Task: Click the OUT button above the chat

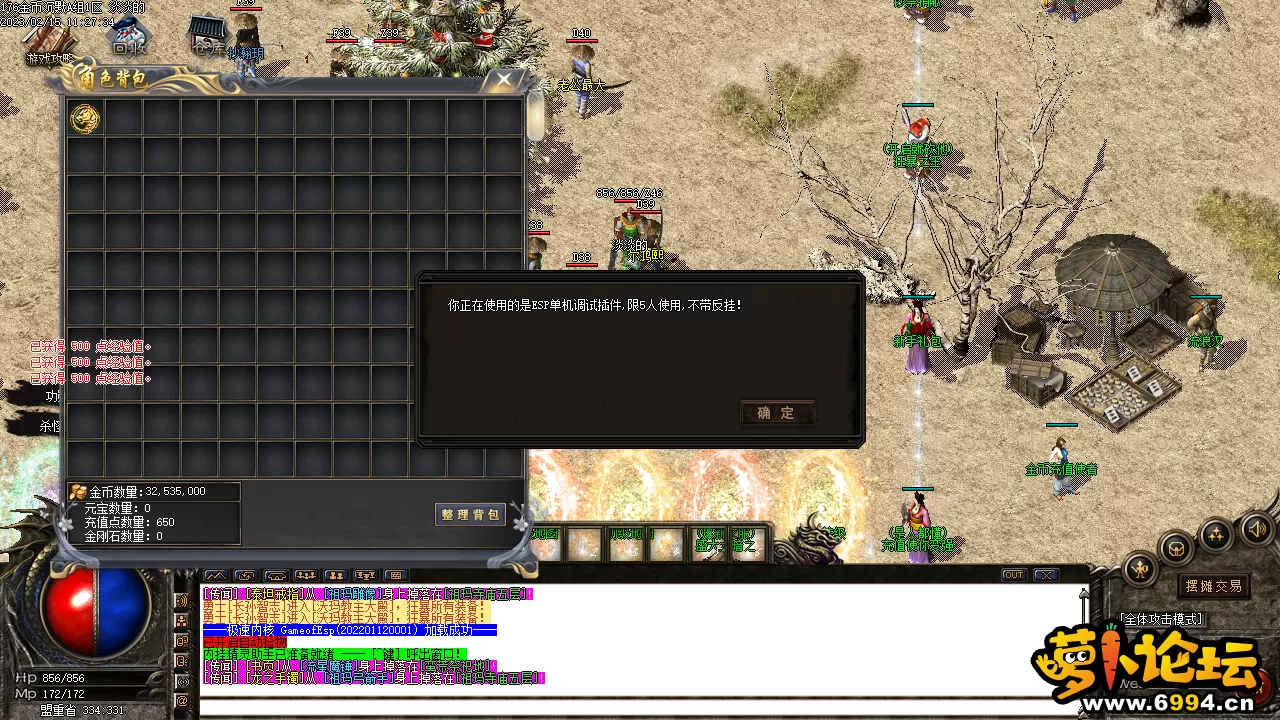Action: tap(1014, 575)
